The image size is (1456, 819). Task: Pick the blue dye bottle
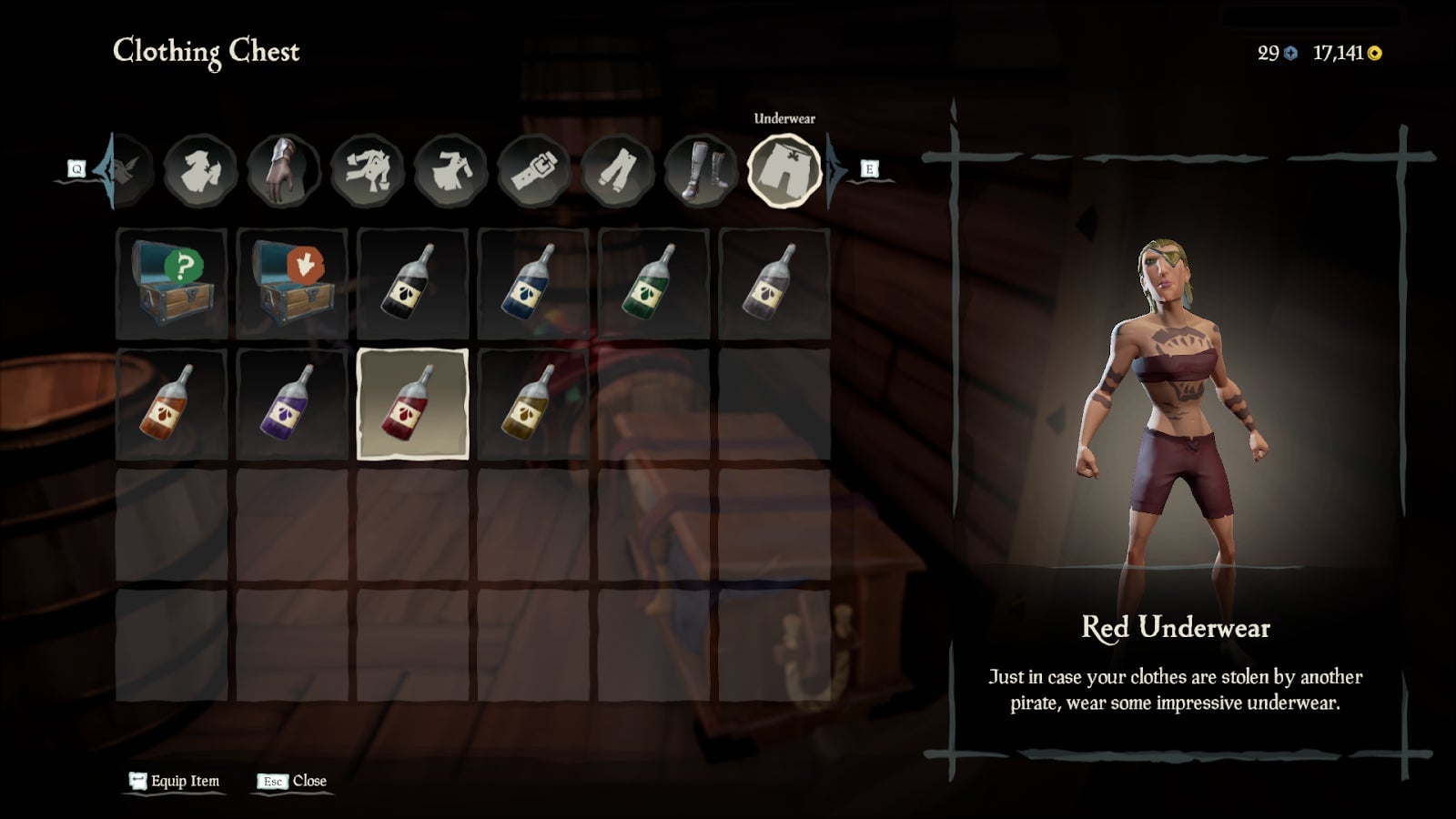pos(532,283)
